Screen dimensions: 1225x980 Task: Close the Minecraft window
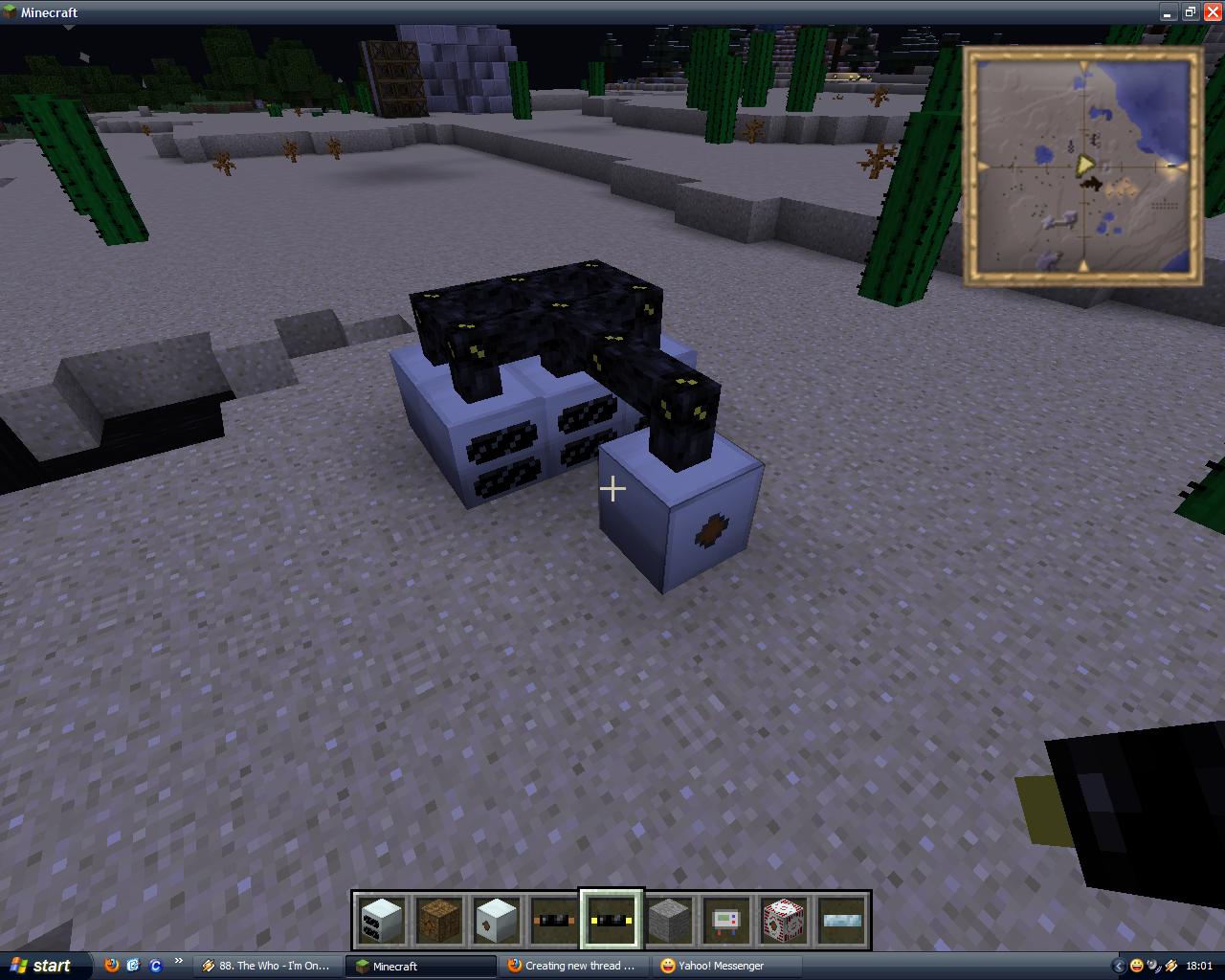click(1212, 12)
